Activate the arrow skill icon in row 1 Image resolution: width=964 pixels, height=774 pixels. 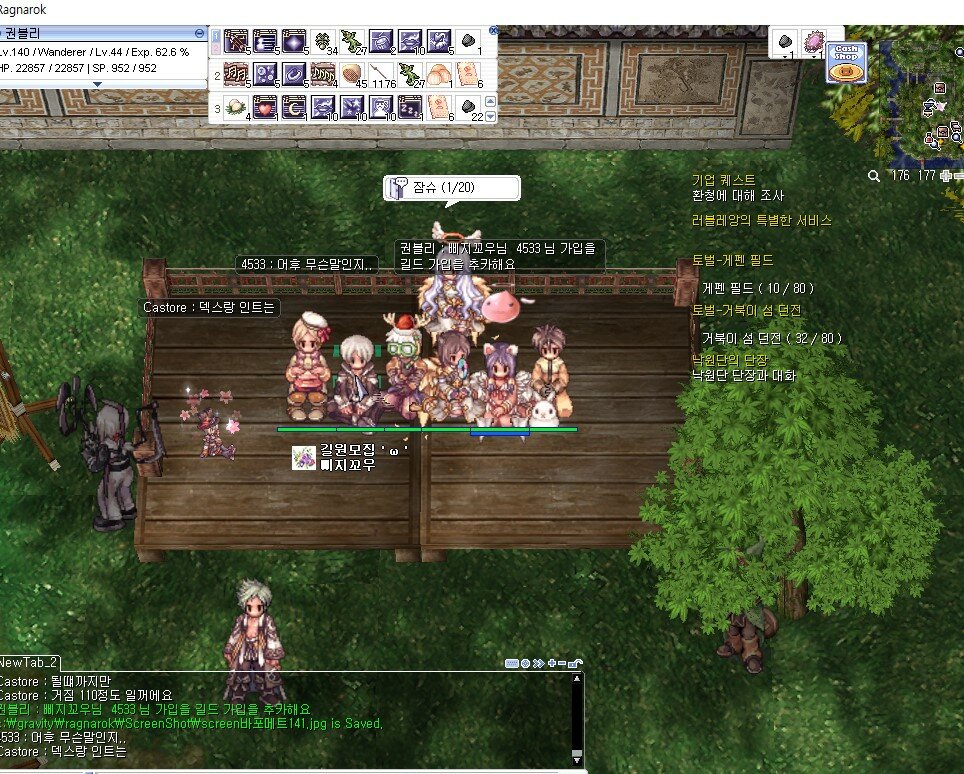(x=236, y=42)
